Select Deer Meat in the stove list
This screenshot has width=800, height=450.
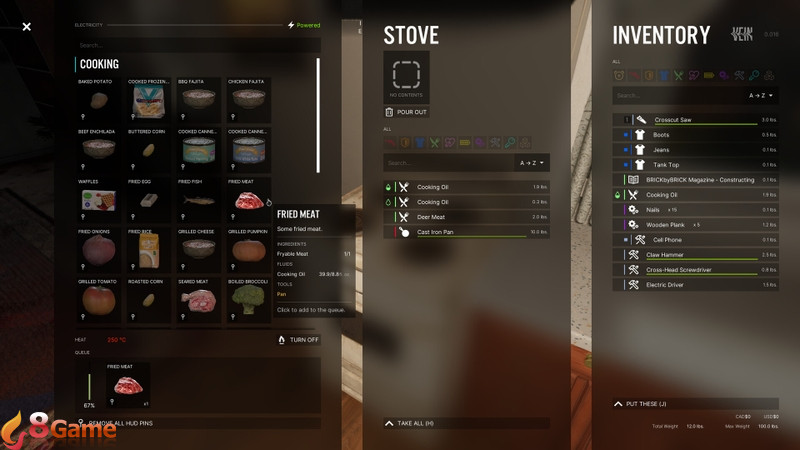click(x=432, y=217)
